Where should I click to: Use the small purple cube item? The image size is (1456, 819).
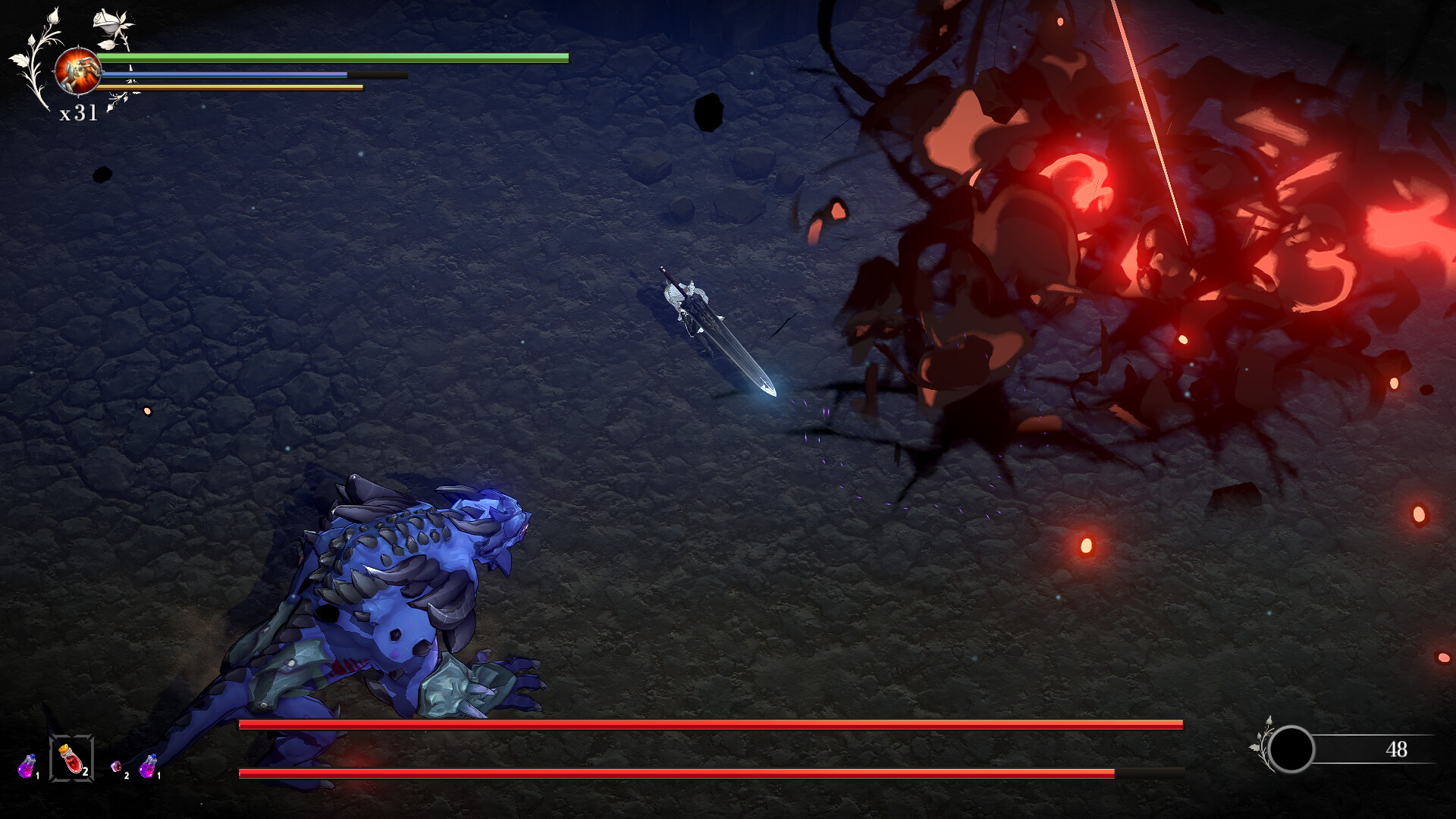pos(116,767)
